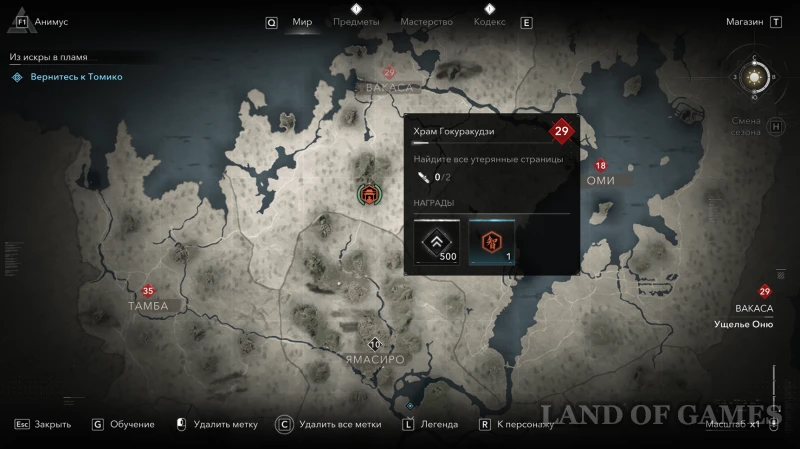Open the Магазин store

click(745, 22)
